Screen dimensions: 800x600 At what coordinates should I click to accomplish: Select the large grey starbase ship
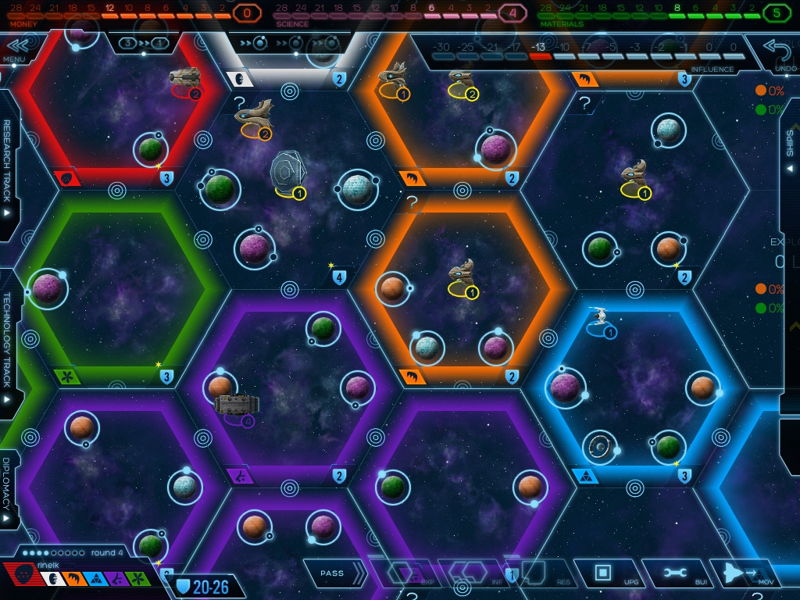pos(288,171)
